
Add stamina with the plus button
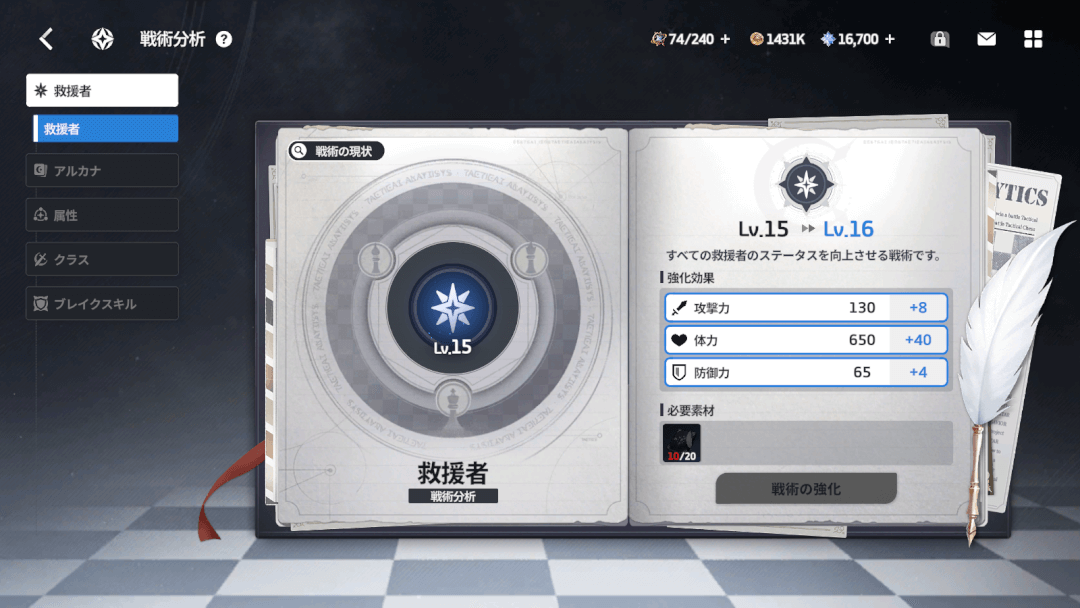(725, 39)
